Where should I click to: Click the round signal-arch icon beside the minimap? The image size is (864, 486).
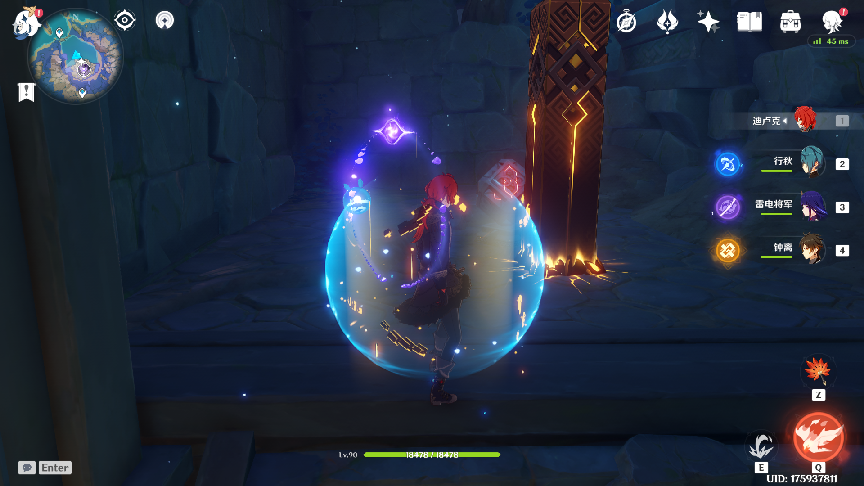point(166,20)
